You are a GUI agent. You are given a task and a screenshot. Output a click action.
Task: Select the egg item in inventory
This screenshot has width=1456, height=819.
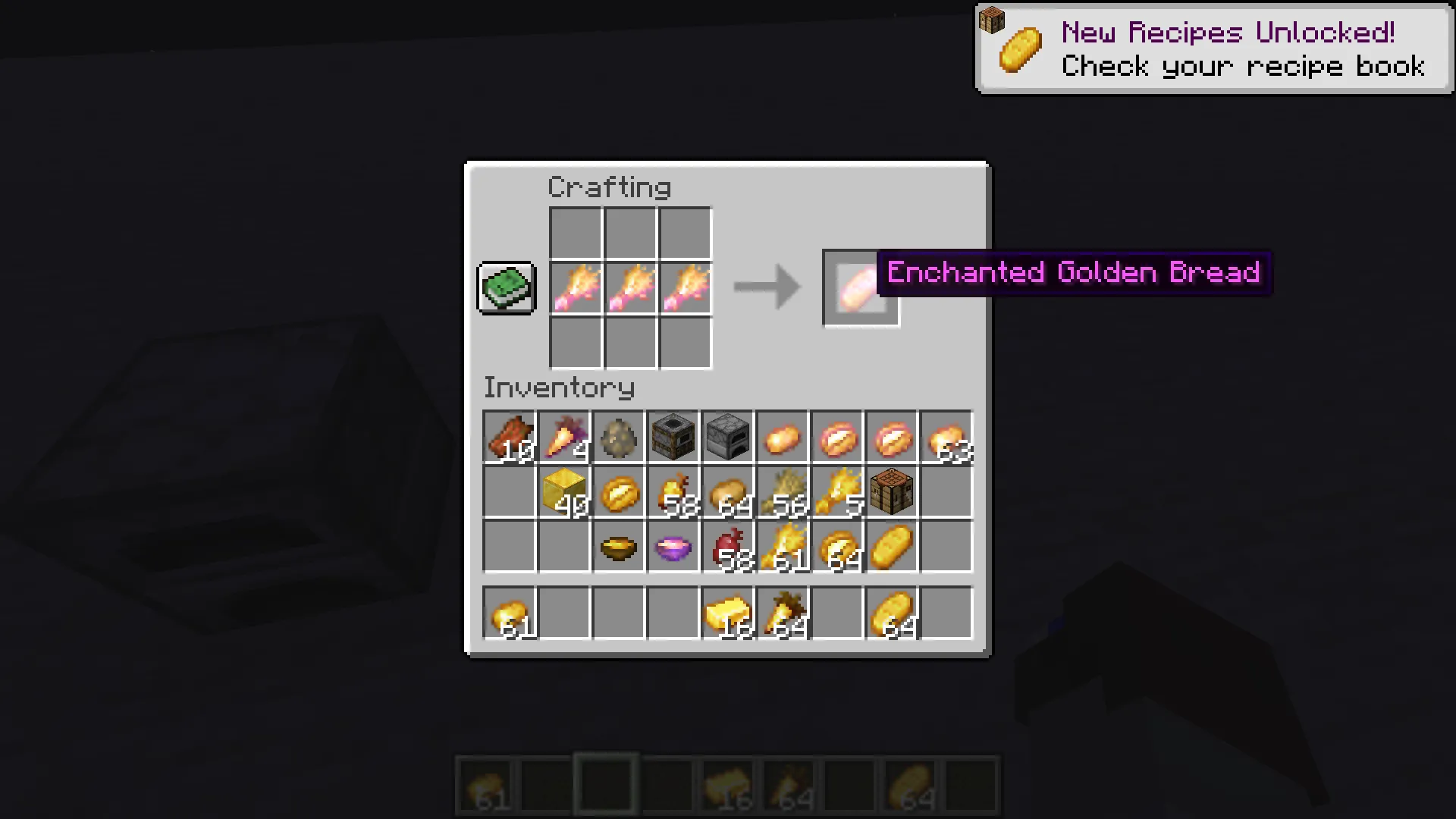click(619, 438)
